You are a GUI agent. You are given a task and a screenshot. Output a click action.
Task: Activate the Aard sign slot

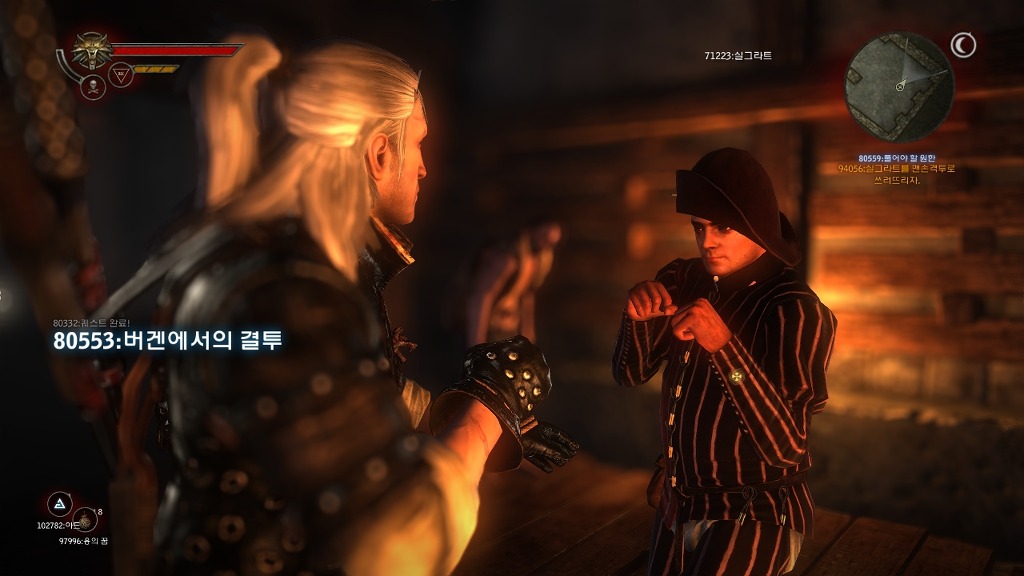[x=59, y=503]
